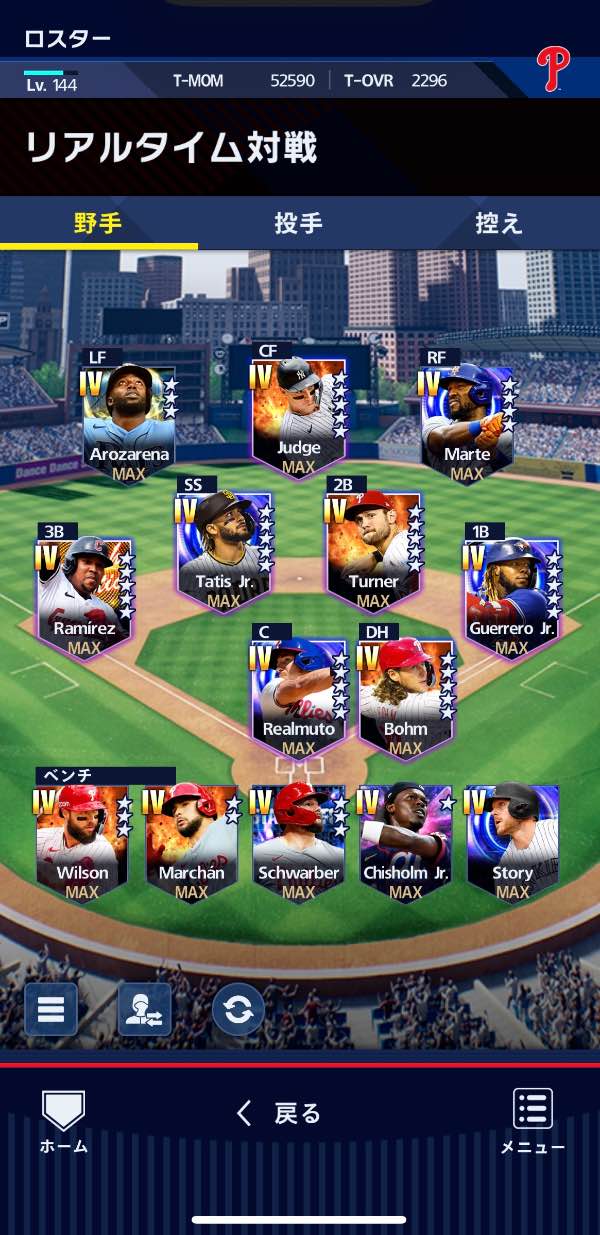Switch to the 投手 pitchers tab
This screenshot has width=600, height=1235.
298,223
